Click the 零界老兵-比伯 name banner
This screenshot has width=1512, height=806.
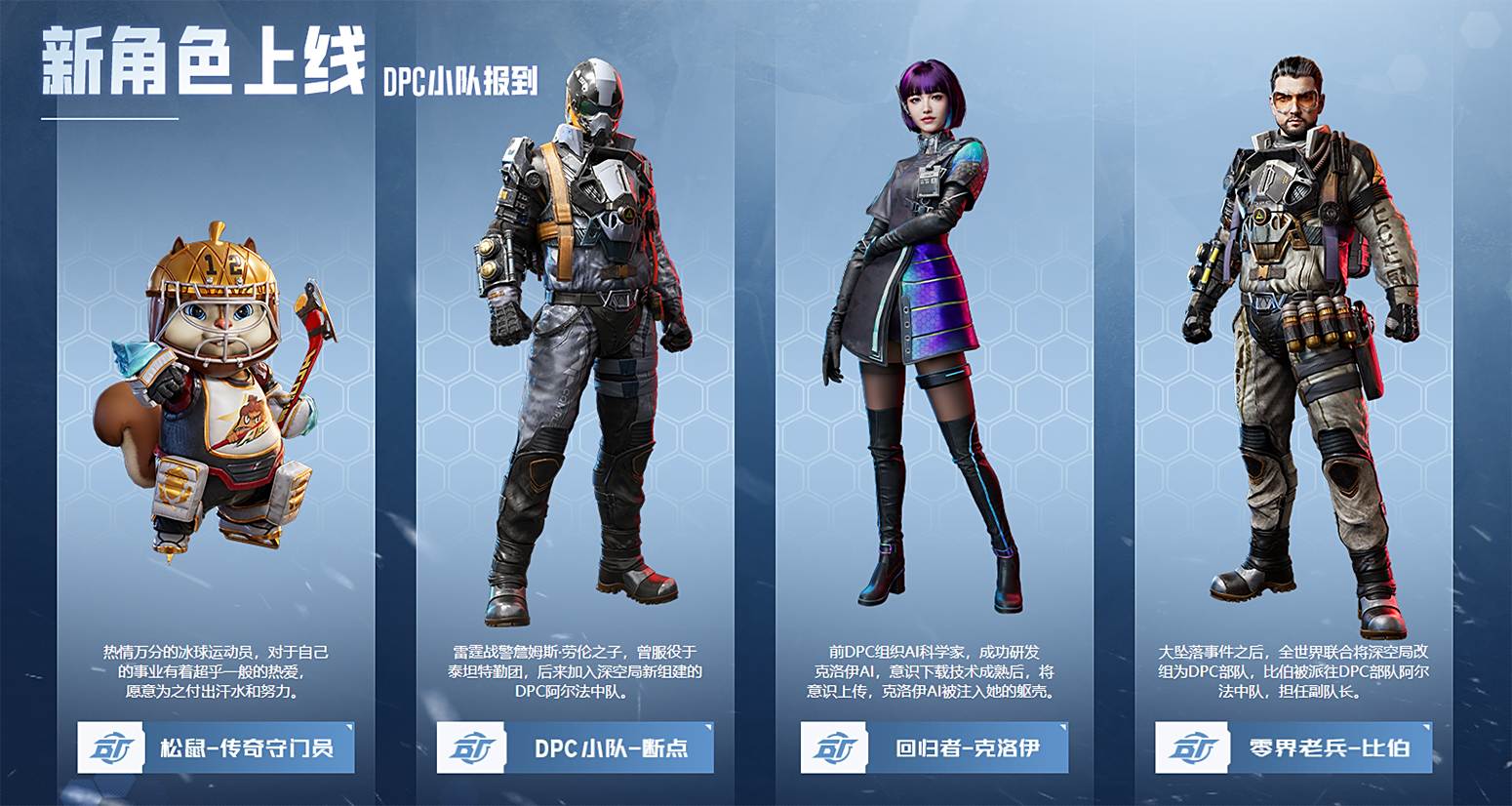click(1293, 748)
